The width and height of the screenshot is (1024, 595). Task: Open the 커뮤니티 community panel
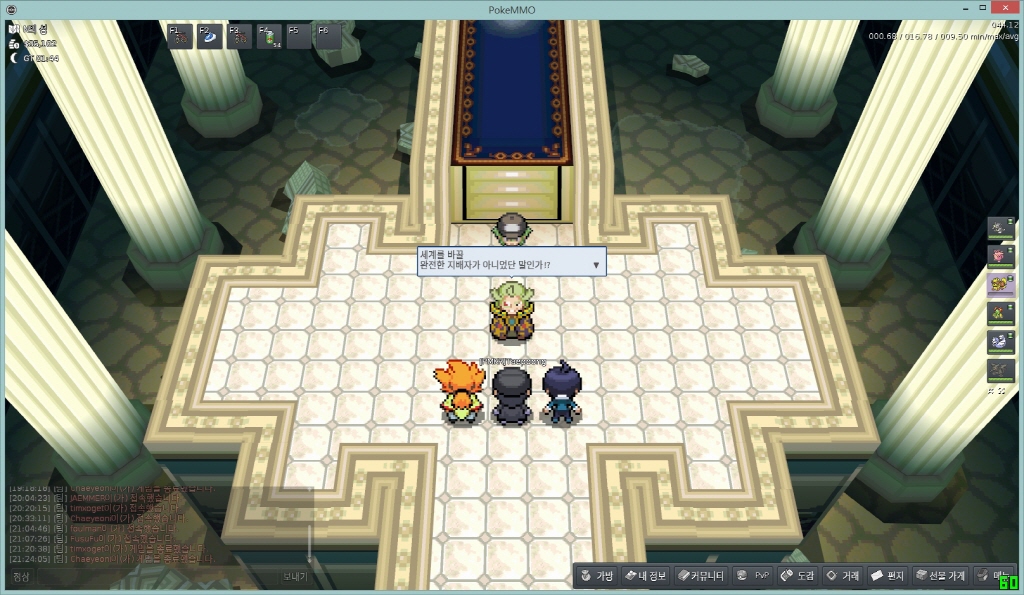coord(700,576)
